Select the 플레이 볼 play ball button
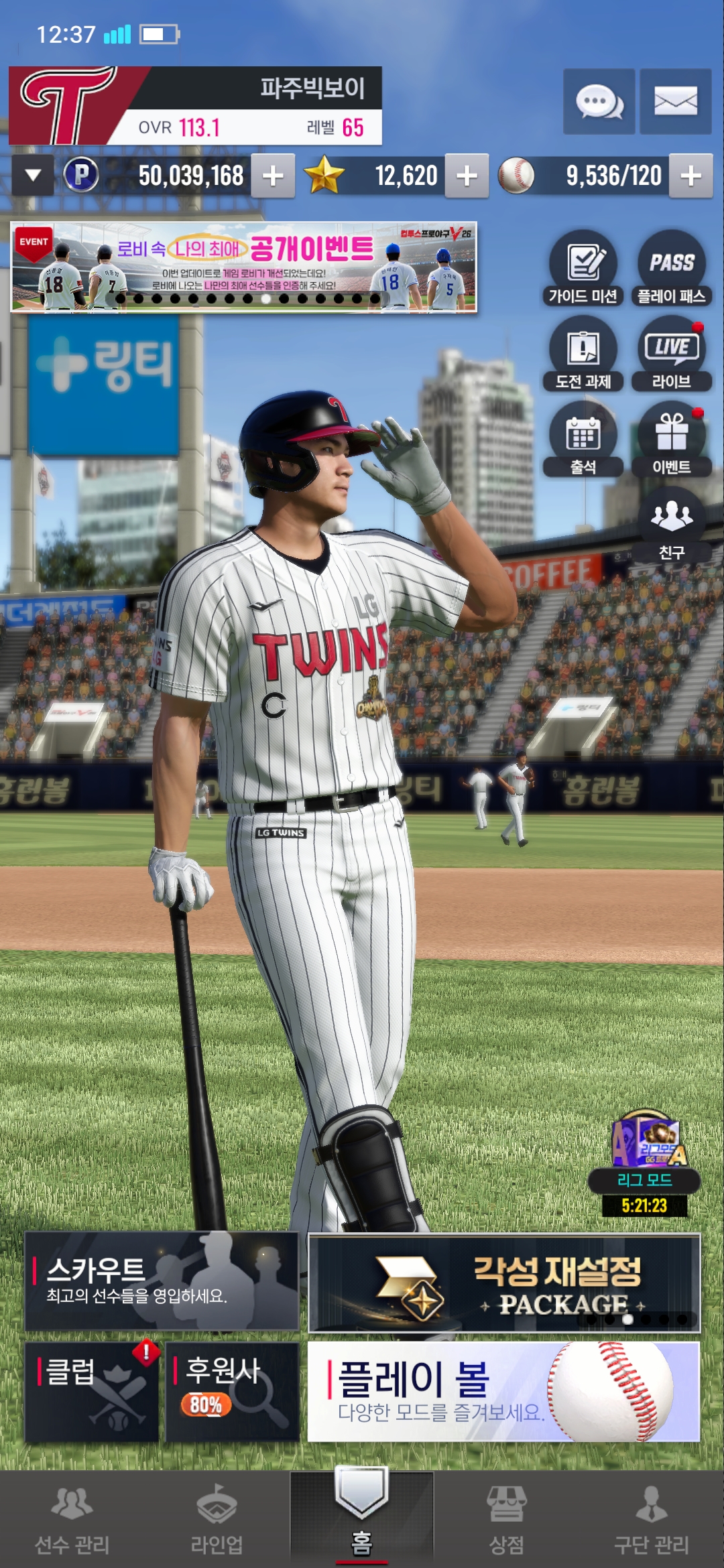This screenshot has height=1568, width=724. point(503,1391)
